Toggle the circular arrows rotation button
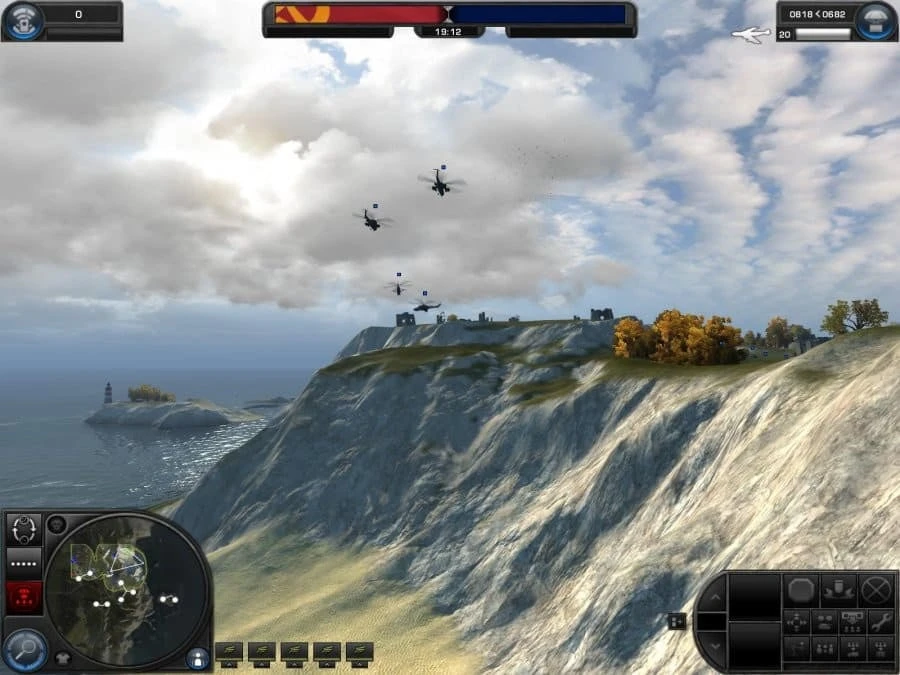The height and width of the screenshot is (675, 900). point(23,529)
